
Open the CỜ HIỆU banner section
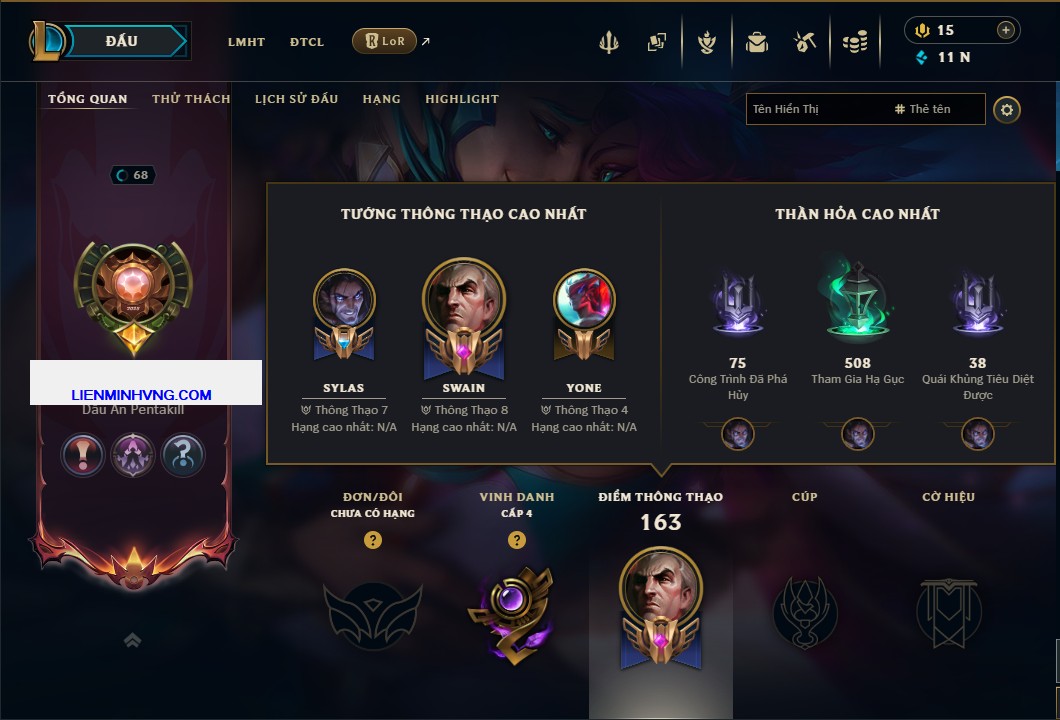coord(948,610)
